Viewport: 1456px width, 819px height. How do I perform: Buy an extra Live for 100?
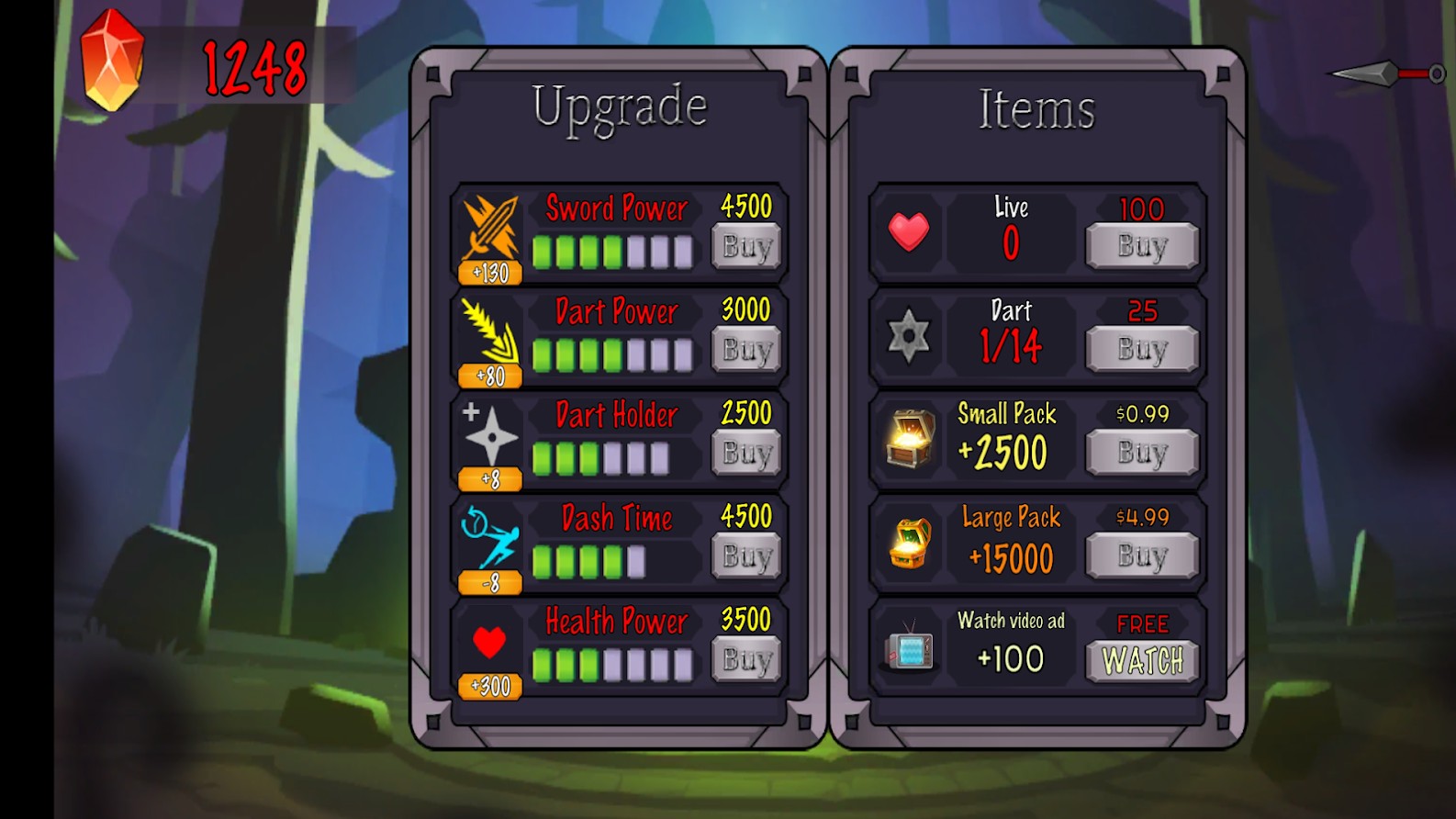1142,246
